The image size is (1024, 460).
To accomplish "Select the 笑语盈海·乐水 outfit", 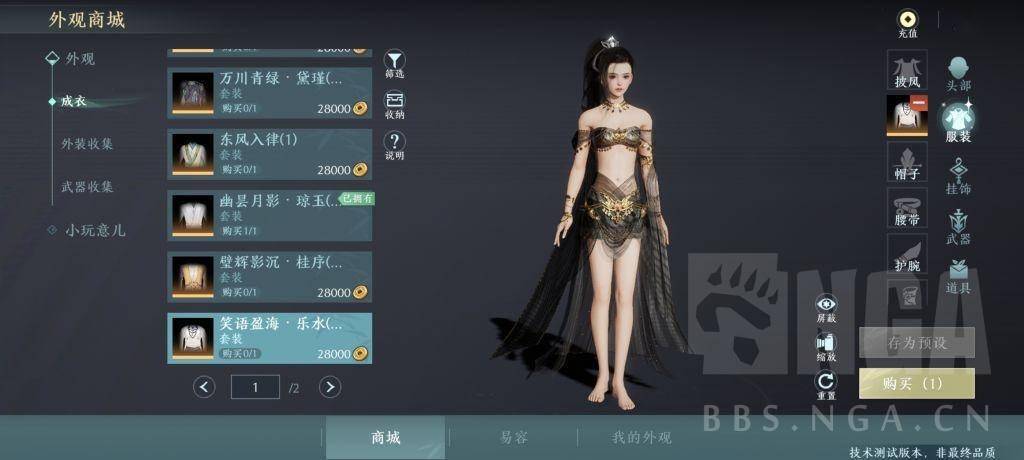I will [x=270, y=338].
